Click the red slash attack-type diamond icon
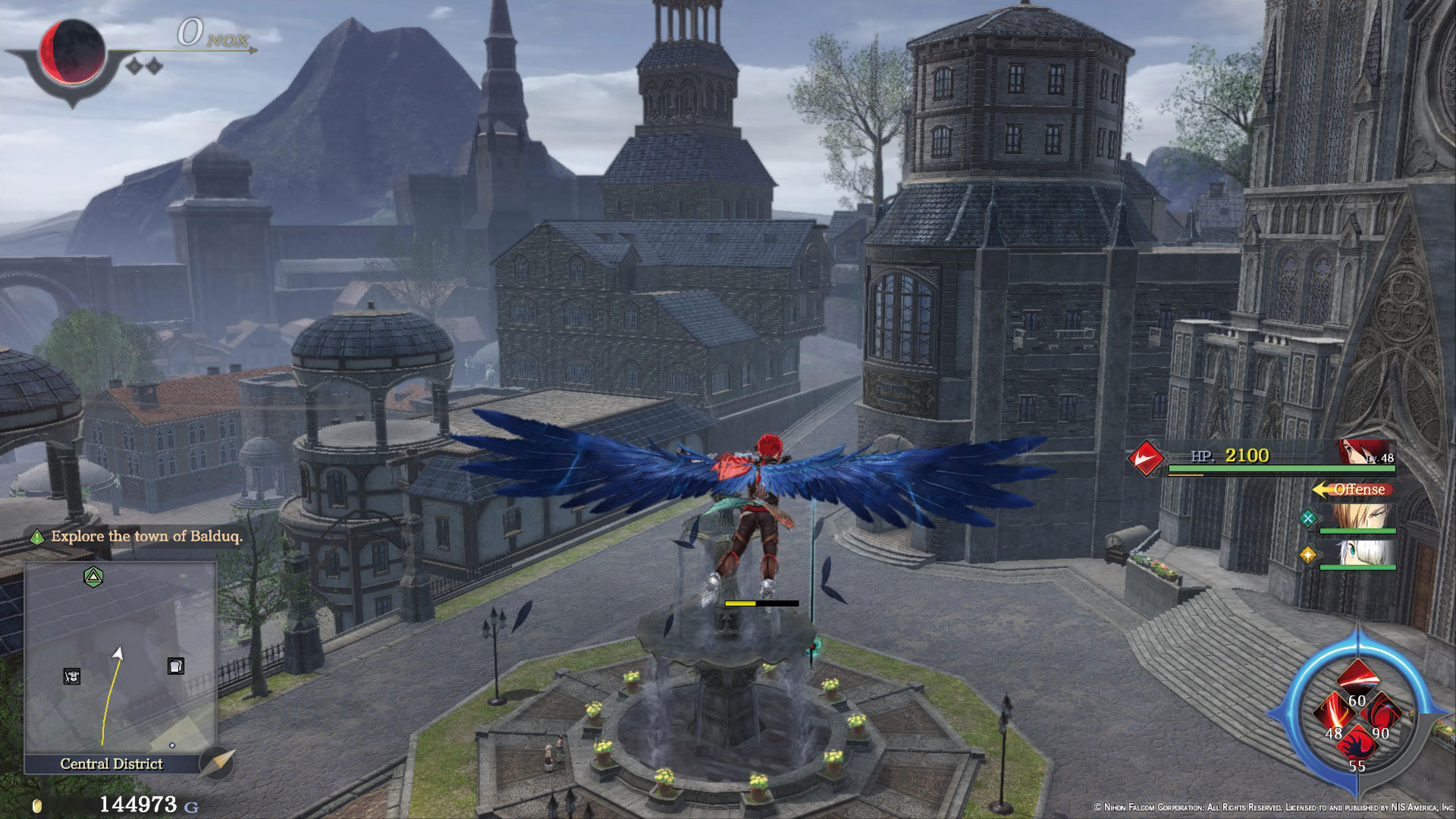Viewport: 1456px width, 819px height. (1145, 458)
